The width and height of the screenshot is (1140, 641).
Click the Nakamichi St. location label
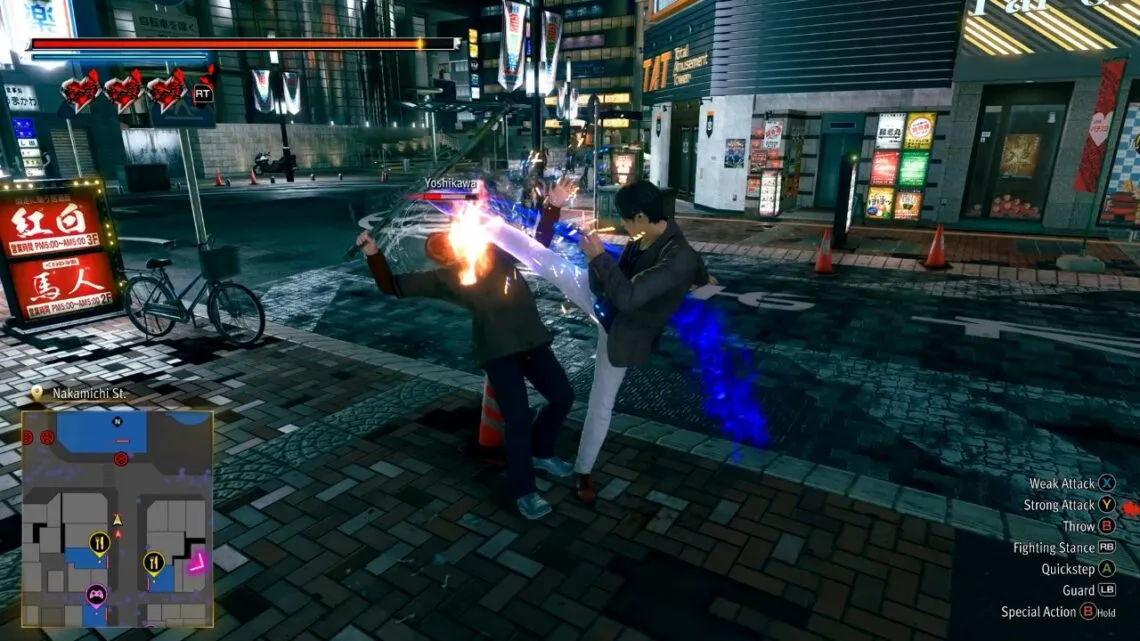click(x=89, y=394)
